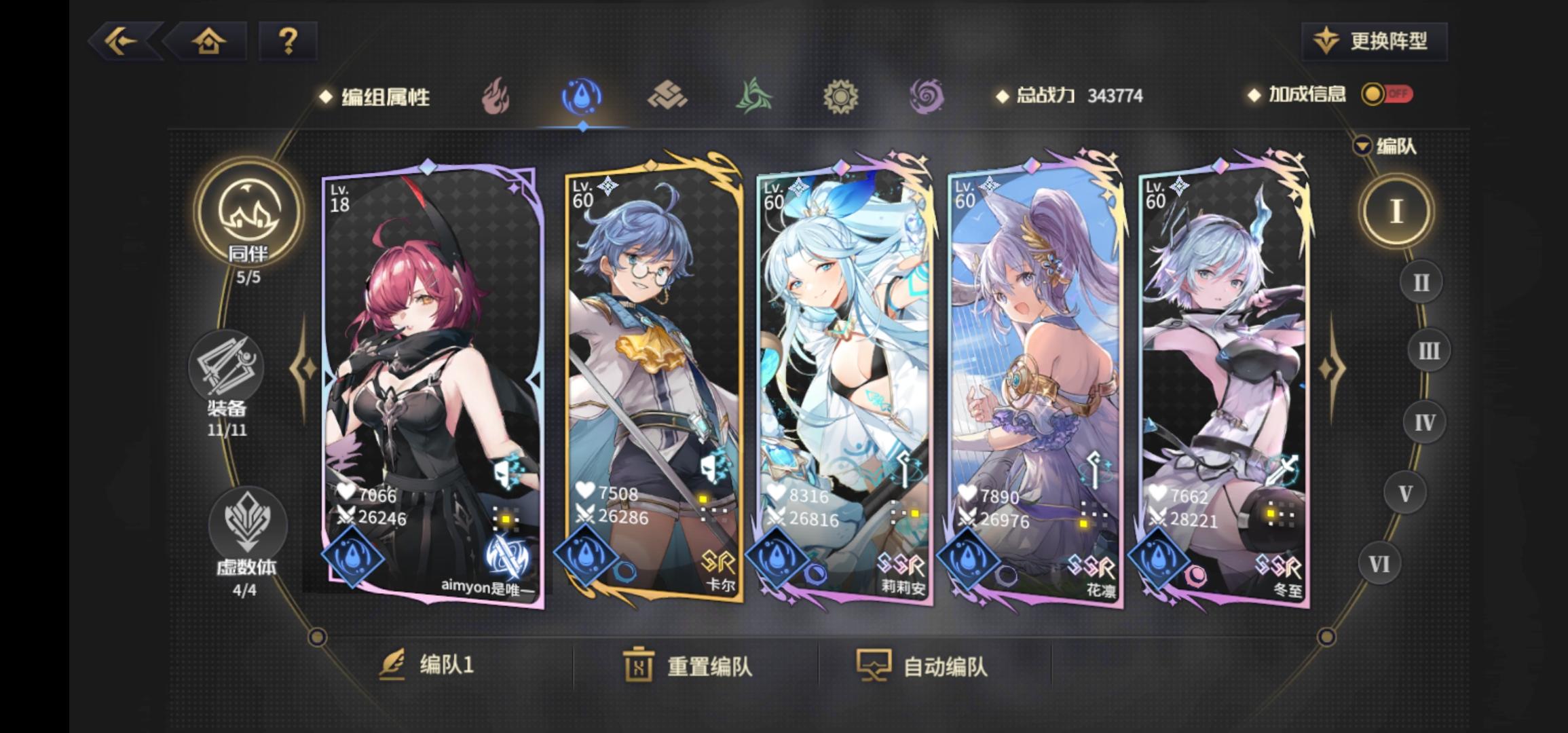Click the wind element filter icon
The image size is (1568, 733).
coord(753,97)
